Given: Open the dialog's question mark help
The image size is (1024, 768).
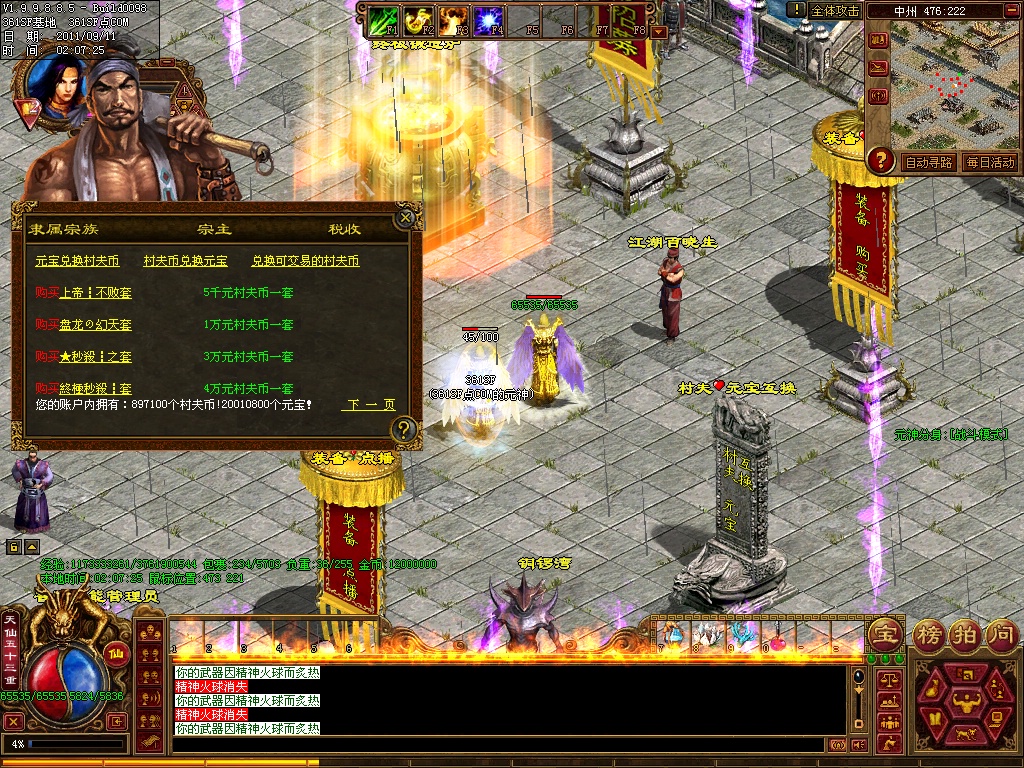Looking at the screenshot, I should 403,430.
